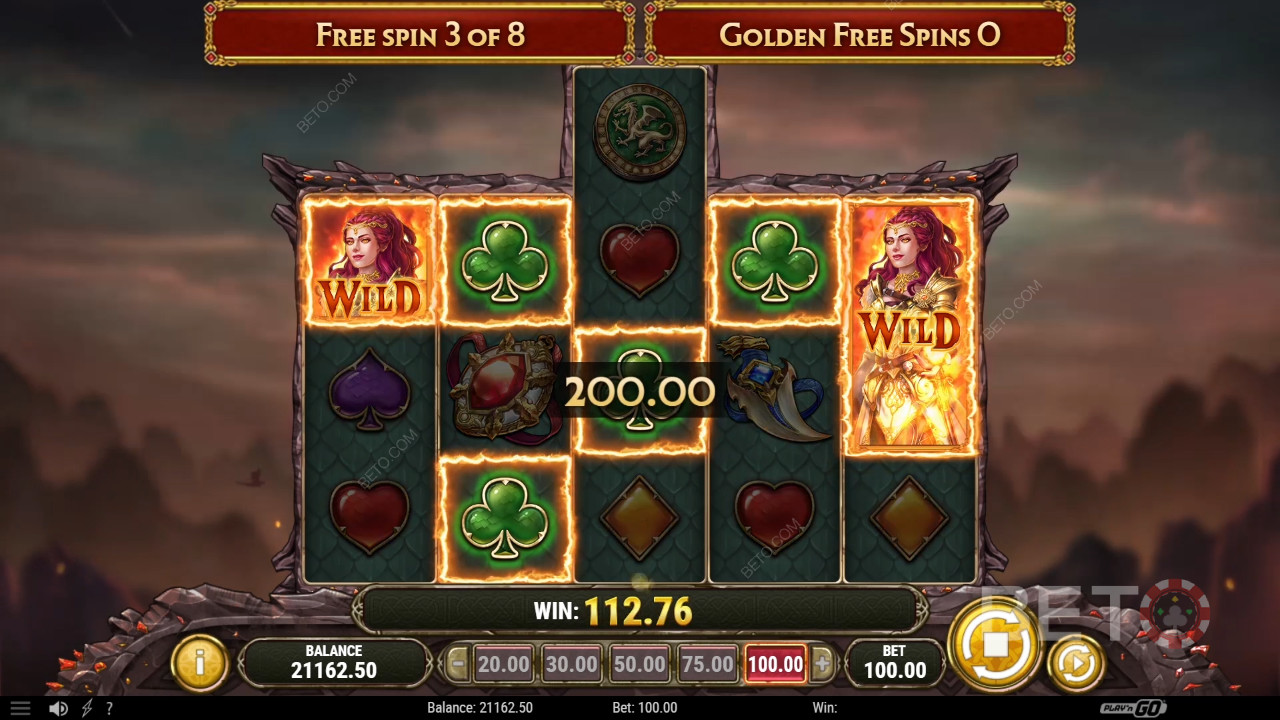The image size is (1280, 720).
Task: Click the BALANCE display panel
Action: pyautogui.click(x=334, y=658)
